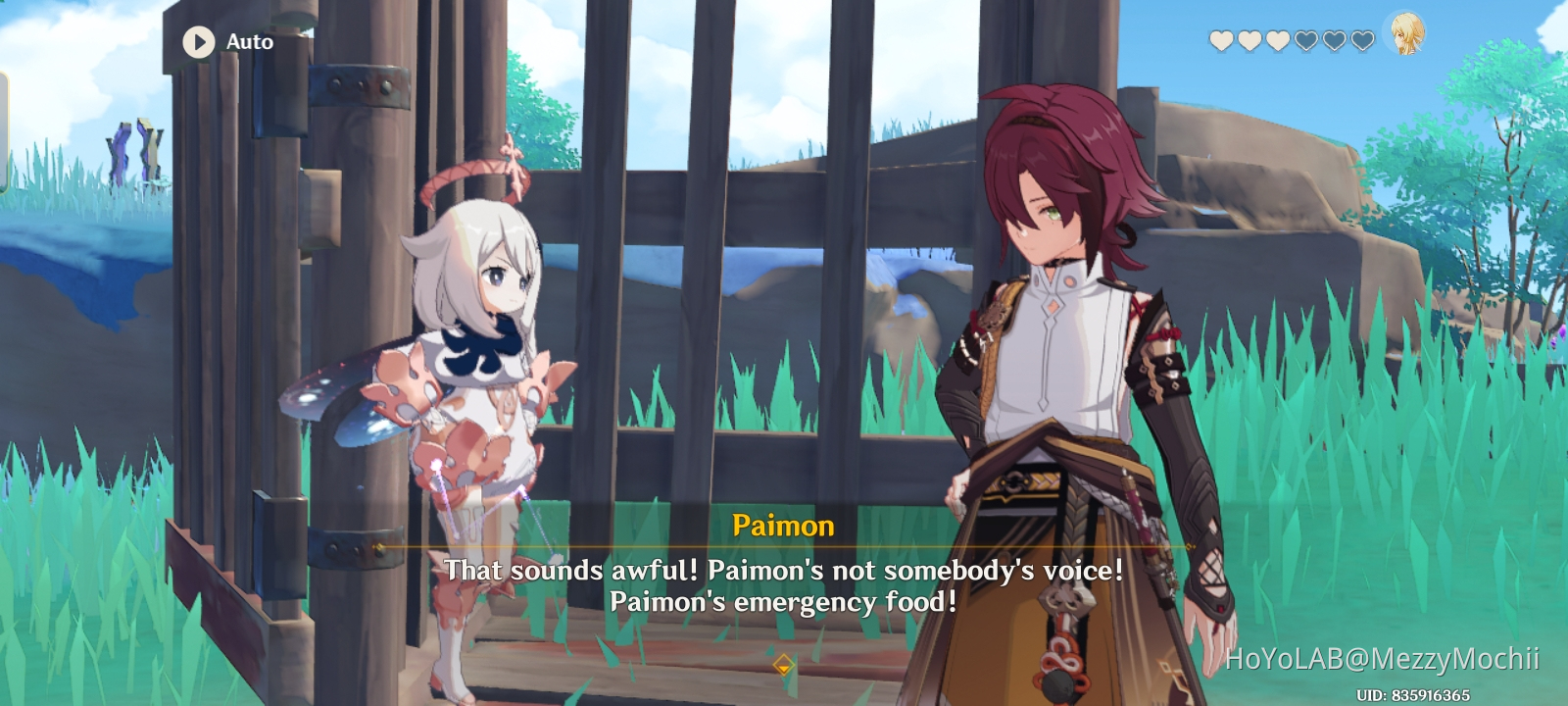Viewport: 1568px width, 706px height.
Task: Click the third filled heart icon
Action: pyautogui.click(x=1277, y=41)
